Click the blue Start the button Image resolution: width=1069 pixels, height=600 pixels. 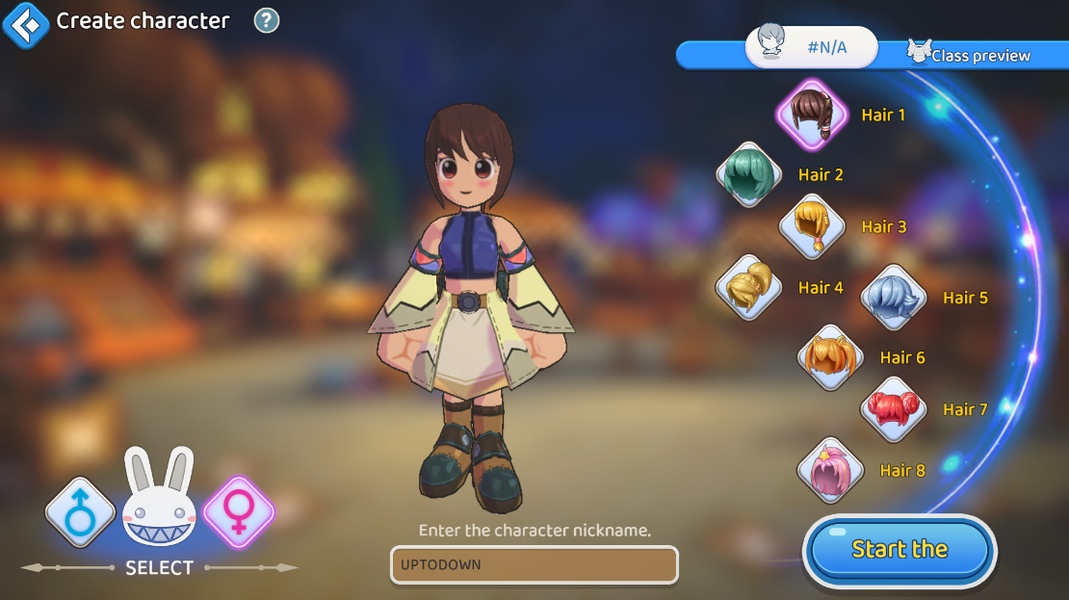point(899,550)
